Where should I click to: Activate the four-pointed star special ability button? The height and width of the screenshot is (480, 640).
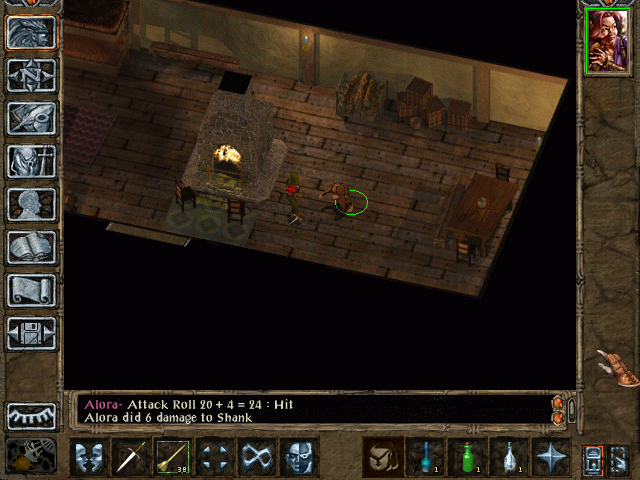pos(551,457)
